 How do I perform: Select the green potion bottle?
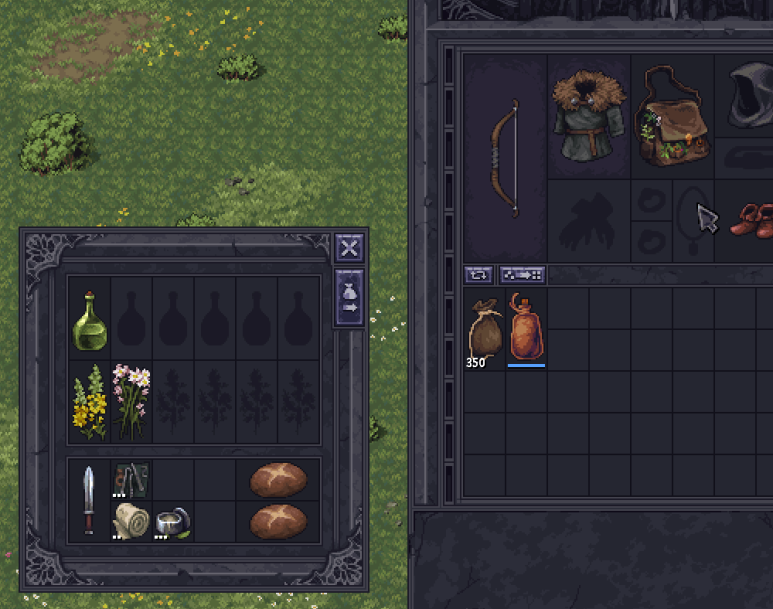89,320
